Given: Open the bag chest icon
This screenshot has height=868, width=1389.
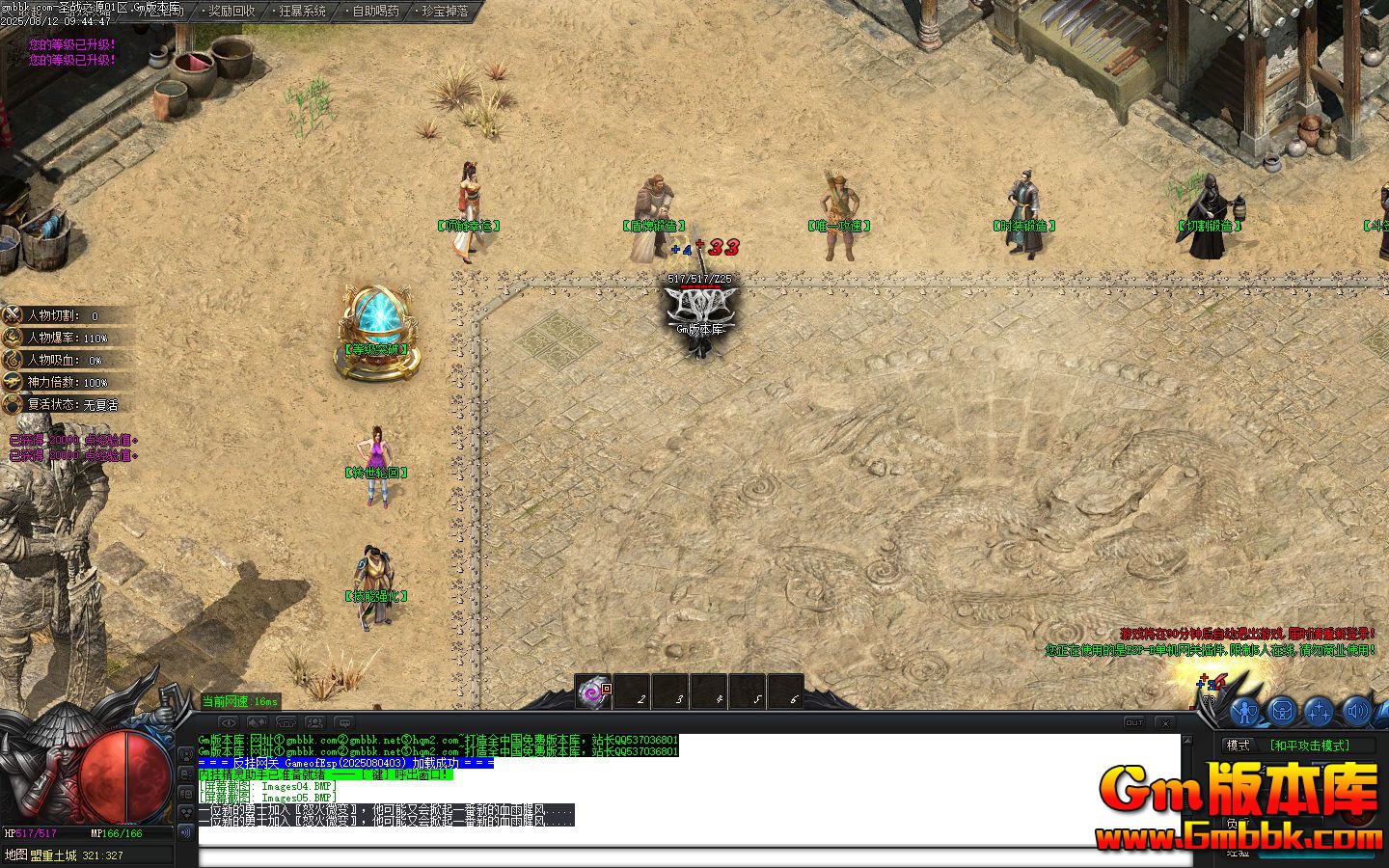Looking at the screenshot, I should coord(1282,712).
